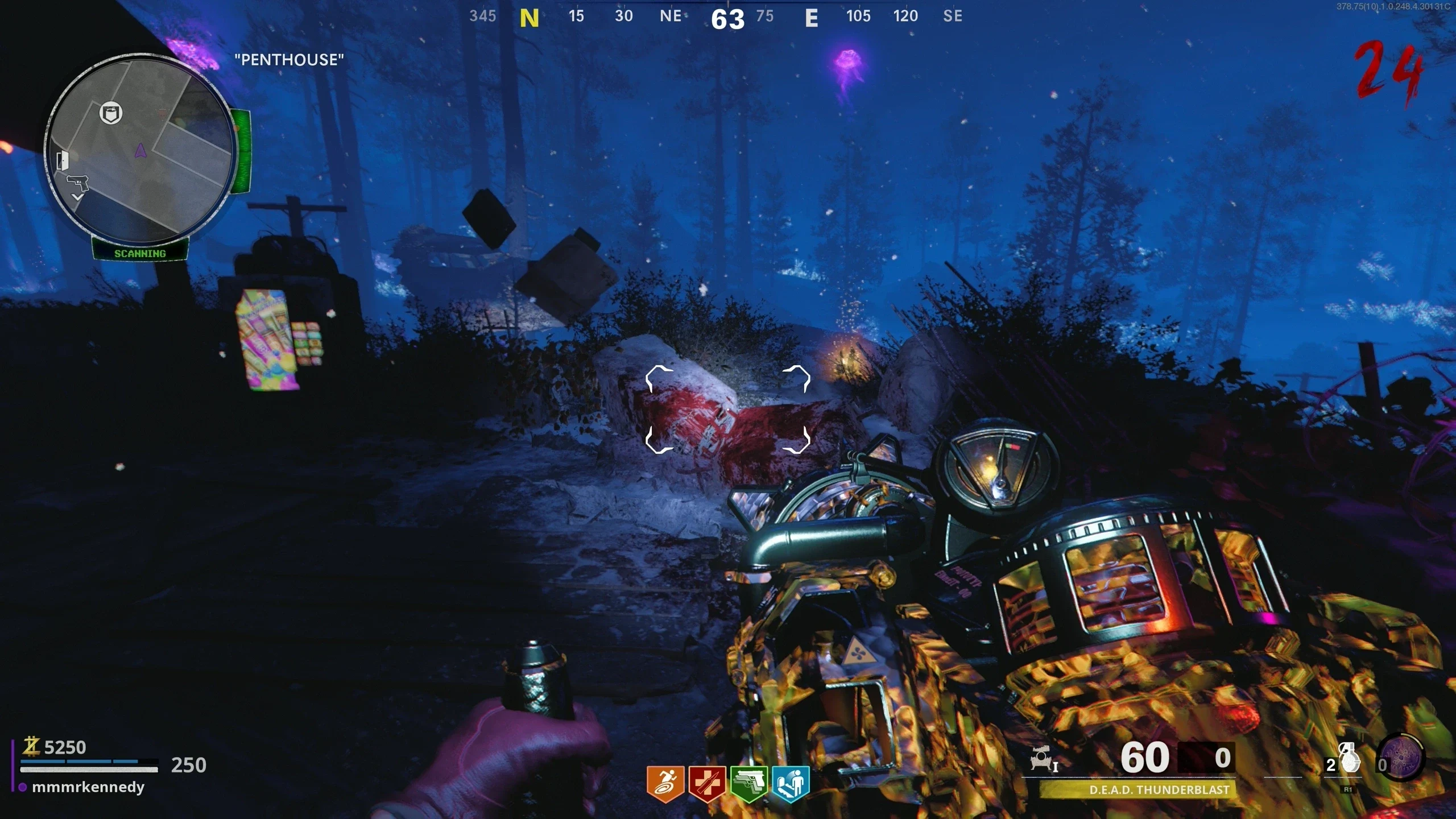Click the orange Stamin-Up perk icon
The height and width of the screenshot is (819, 1456).
(x=665, y=783)
